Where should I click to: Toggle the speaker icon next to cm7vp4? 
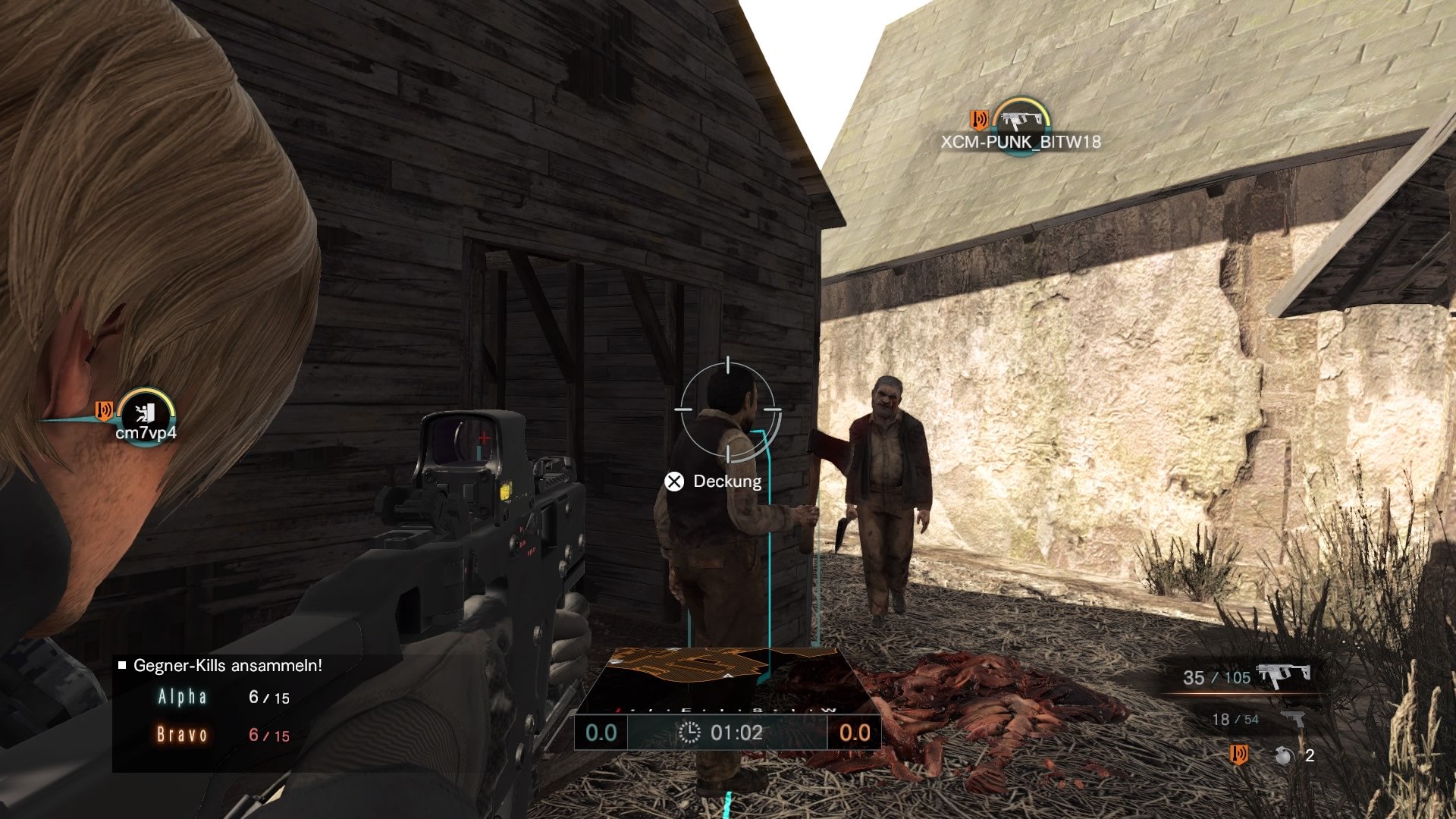click(x=104, y=410)
